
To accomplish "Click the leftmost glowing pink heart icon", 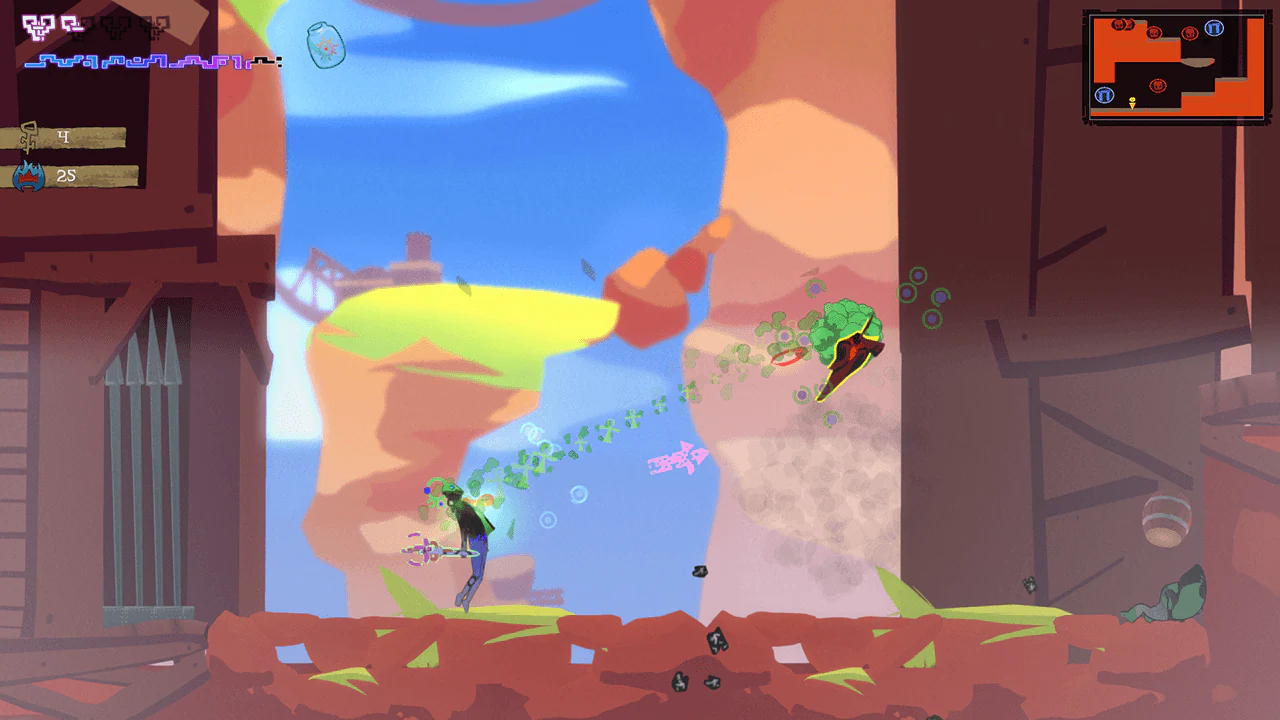I will [x=37, y=26].
